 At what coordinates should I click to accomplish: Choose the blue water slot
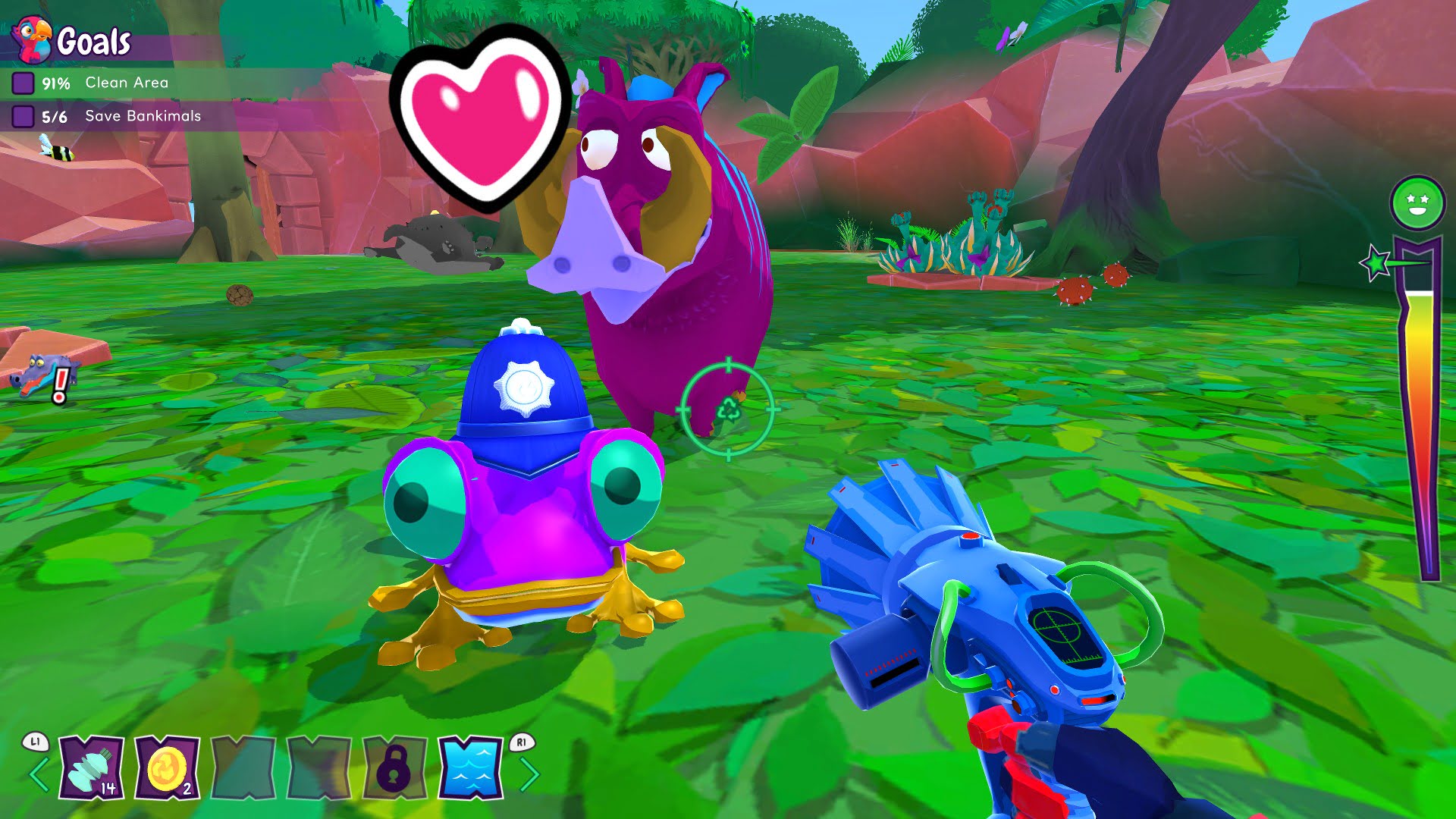[470, 767]
